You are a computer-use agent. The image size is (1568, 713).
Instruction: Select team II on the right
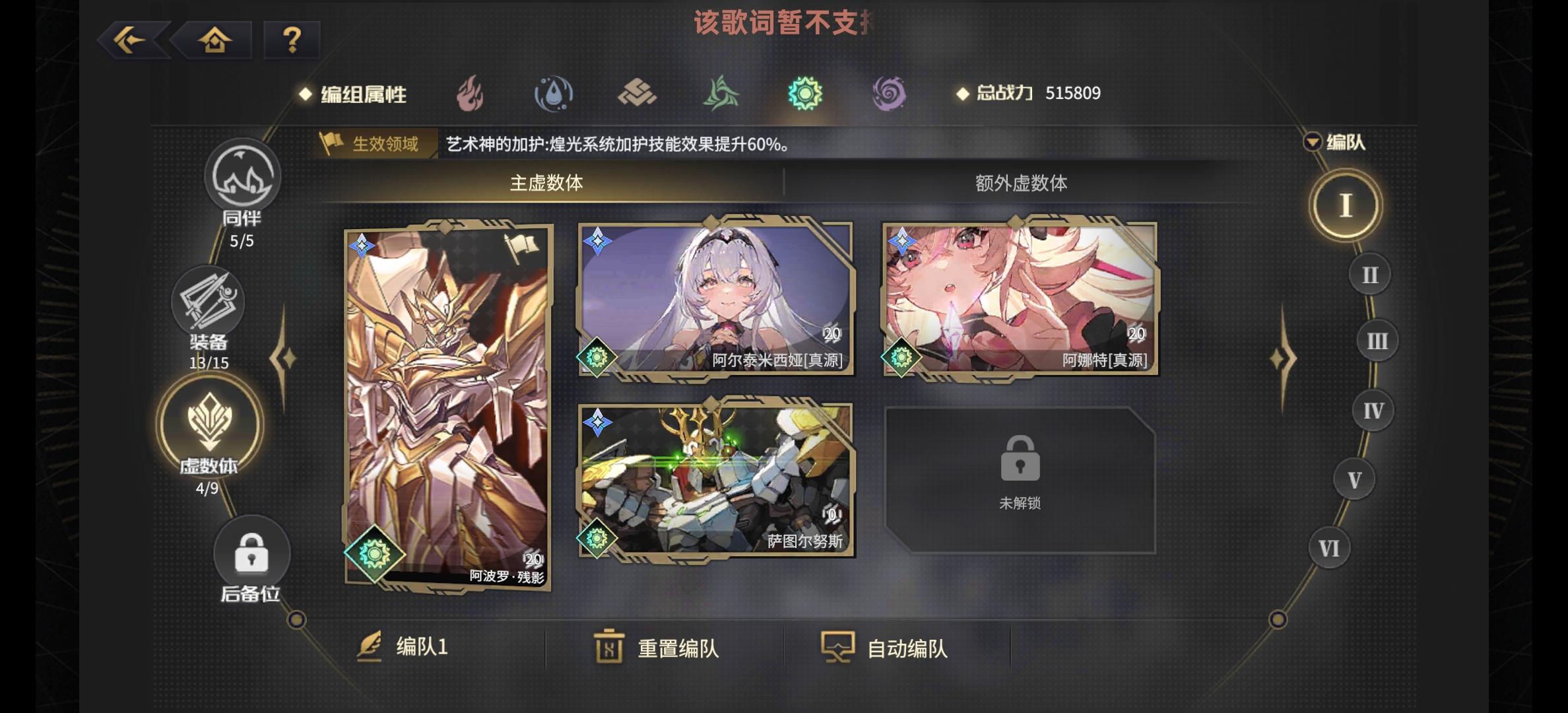point(1371,274)
